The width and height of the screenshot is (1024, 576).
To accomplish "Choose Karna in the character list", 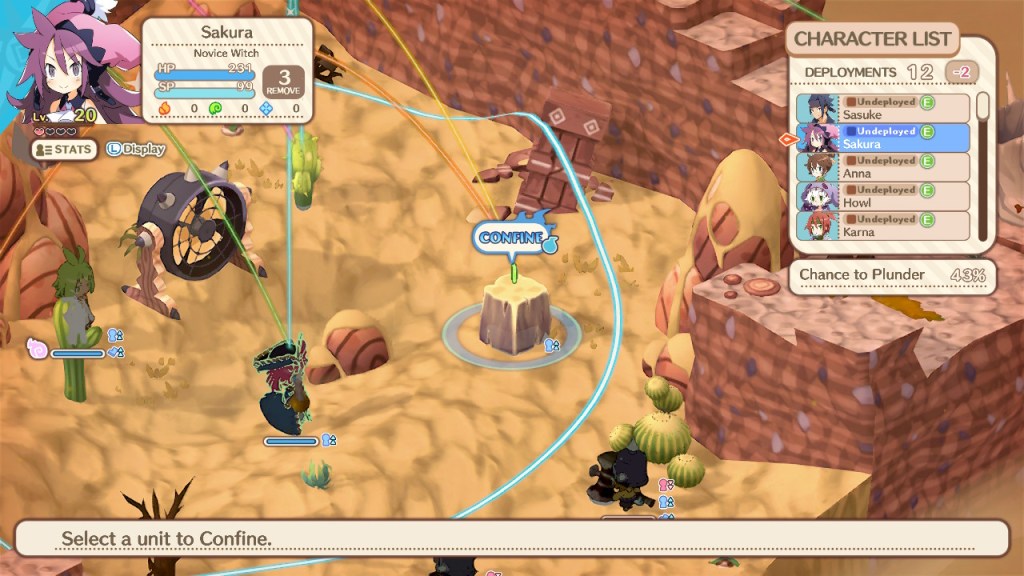I will tap(884, 225).
